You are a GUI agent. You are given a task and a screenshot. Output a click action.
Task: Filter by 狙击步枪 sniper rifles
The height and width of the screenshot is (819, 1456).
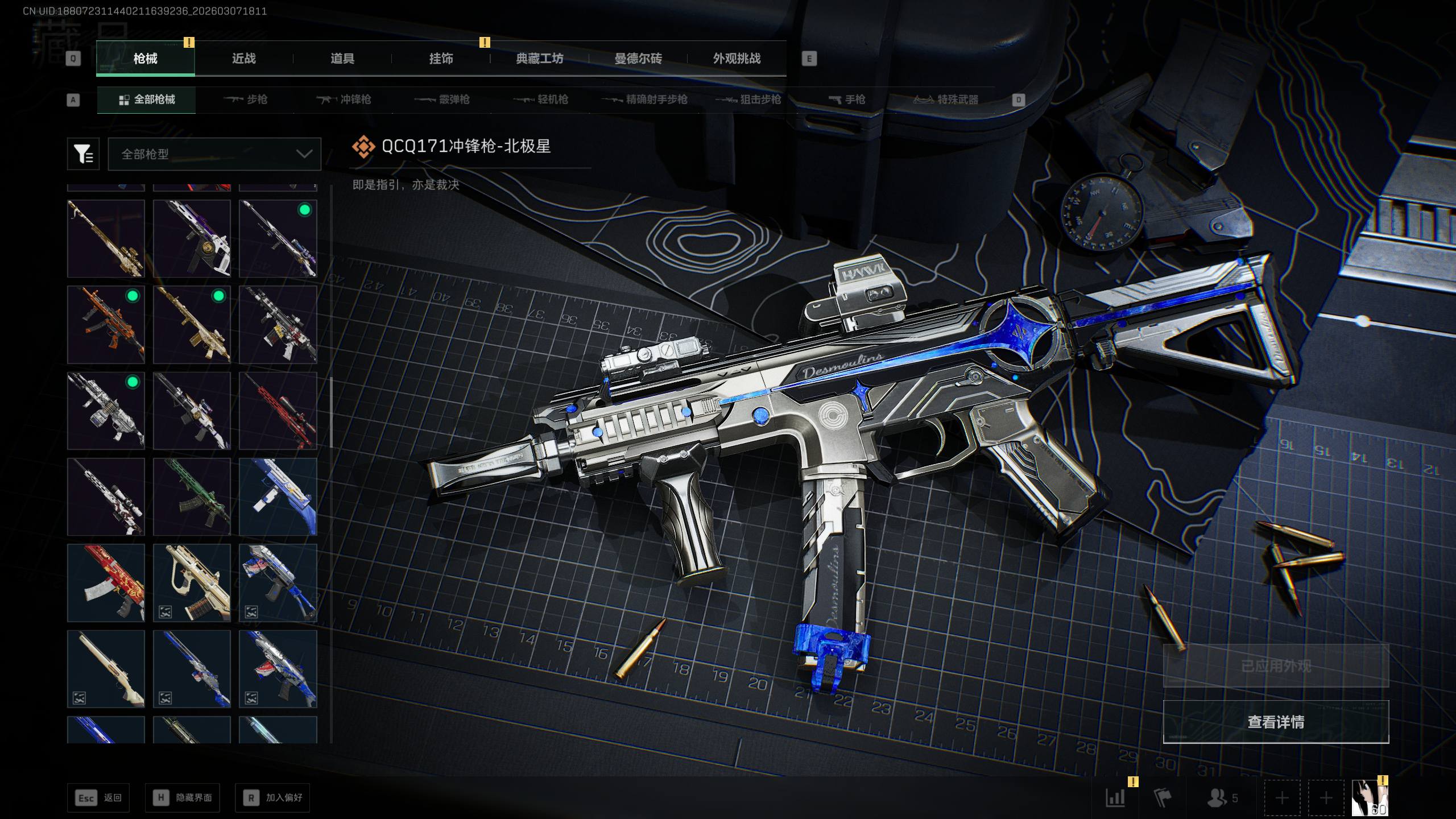[748, 100]
